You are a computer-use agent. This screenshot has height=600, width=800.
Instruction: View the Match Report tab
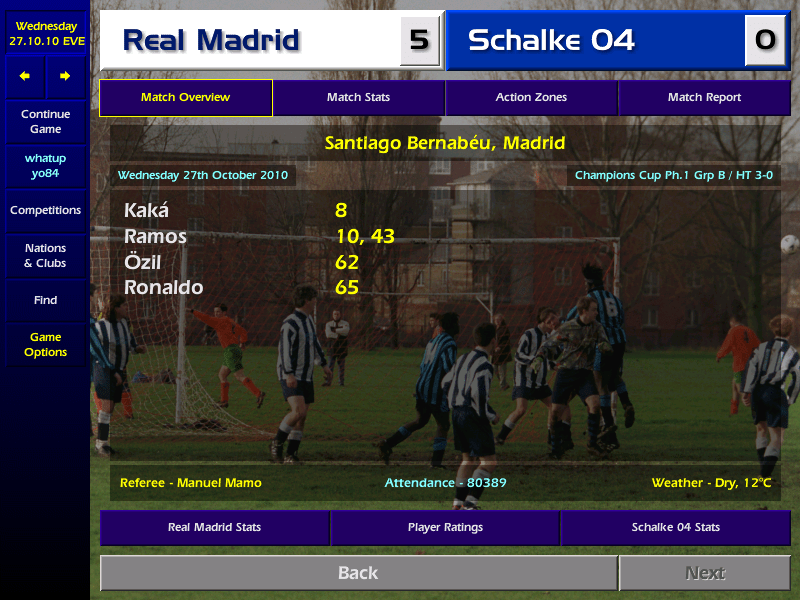[704, 98]
